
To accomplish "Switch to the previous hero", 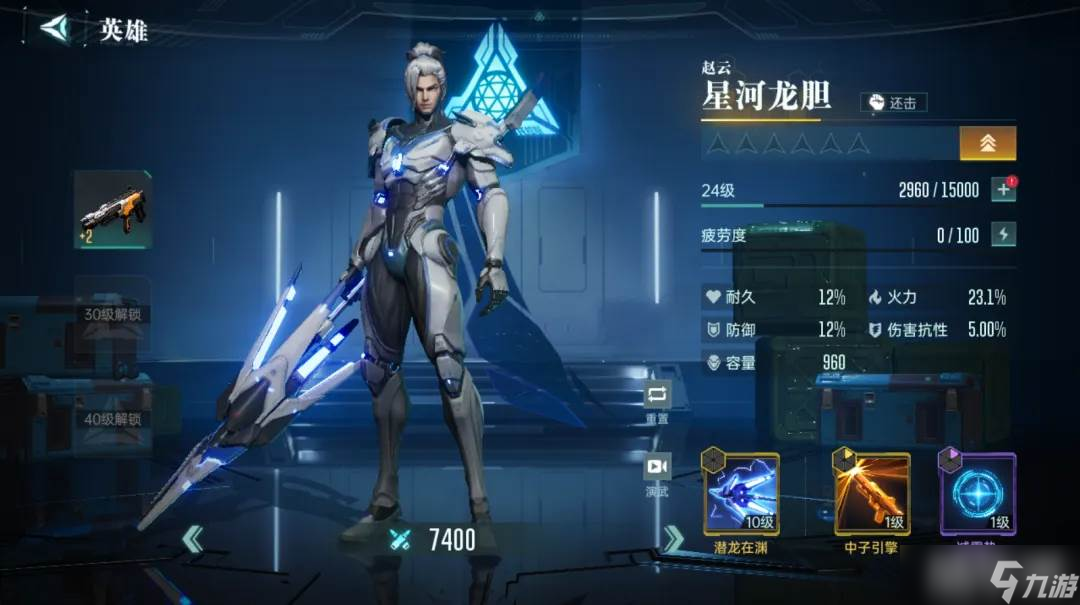I will pyautogui.click(x=193, y=540).
